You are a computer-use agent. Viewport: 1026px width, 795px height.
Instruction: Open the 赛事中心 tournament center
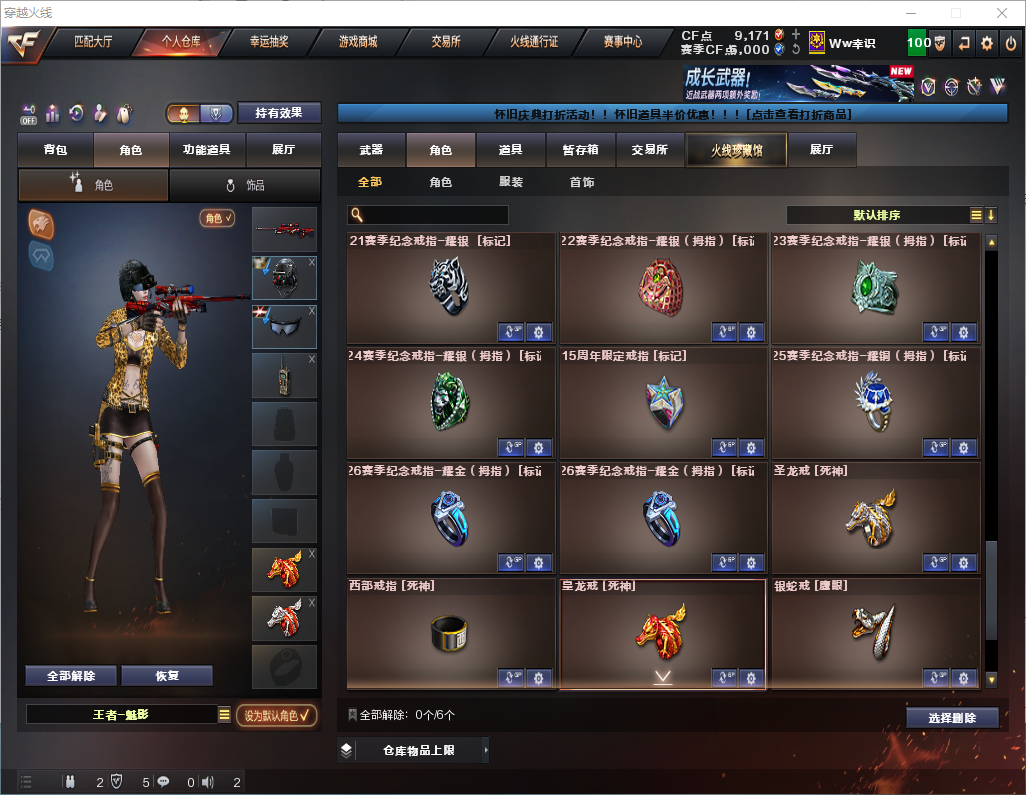point(622,42)
